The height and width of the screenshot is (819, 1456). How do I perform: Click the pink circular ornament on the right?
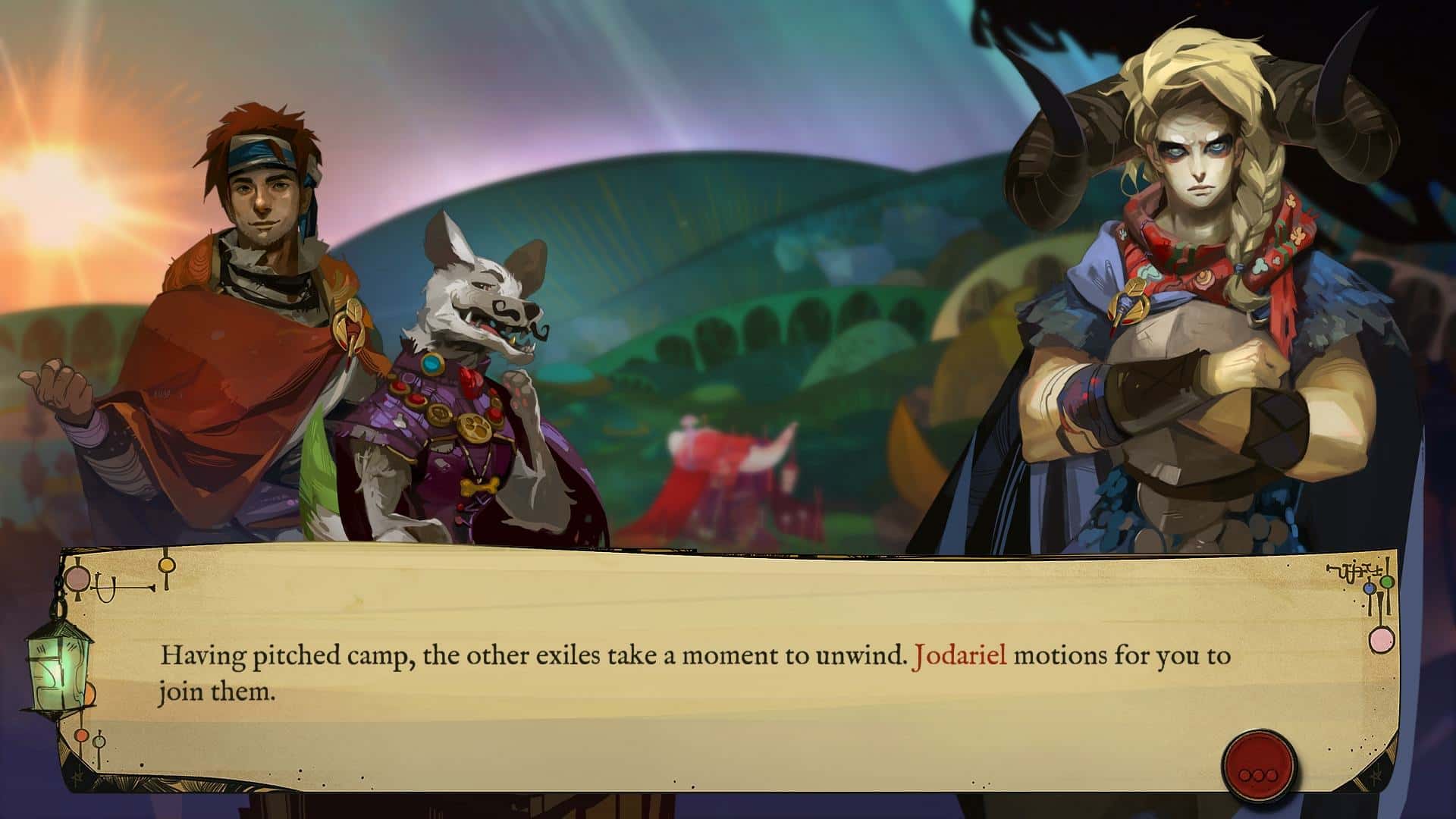click(x=1382, y=640)
